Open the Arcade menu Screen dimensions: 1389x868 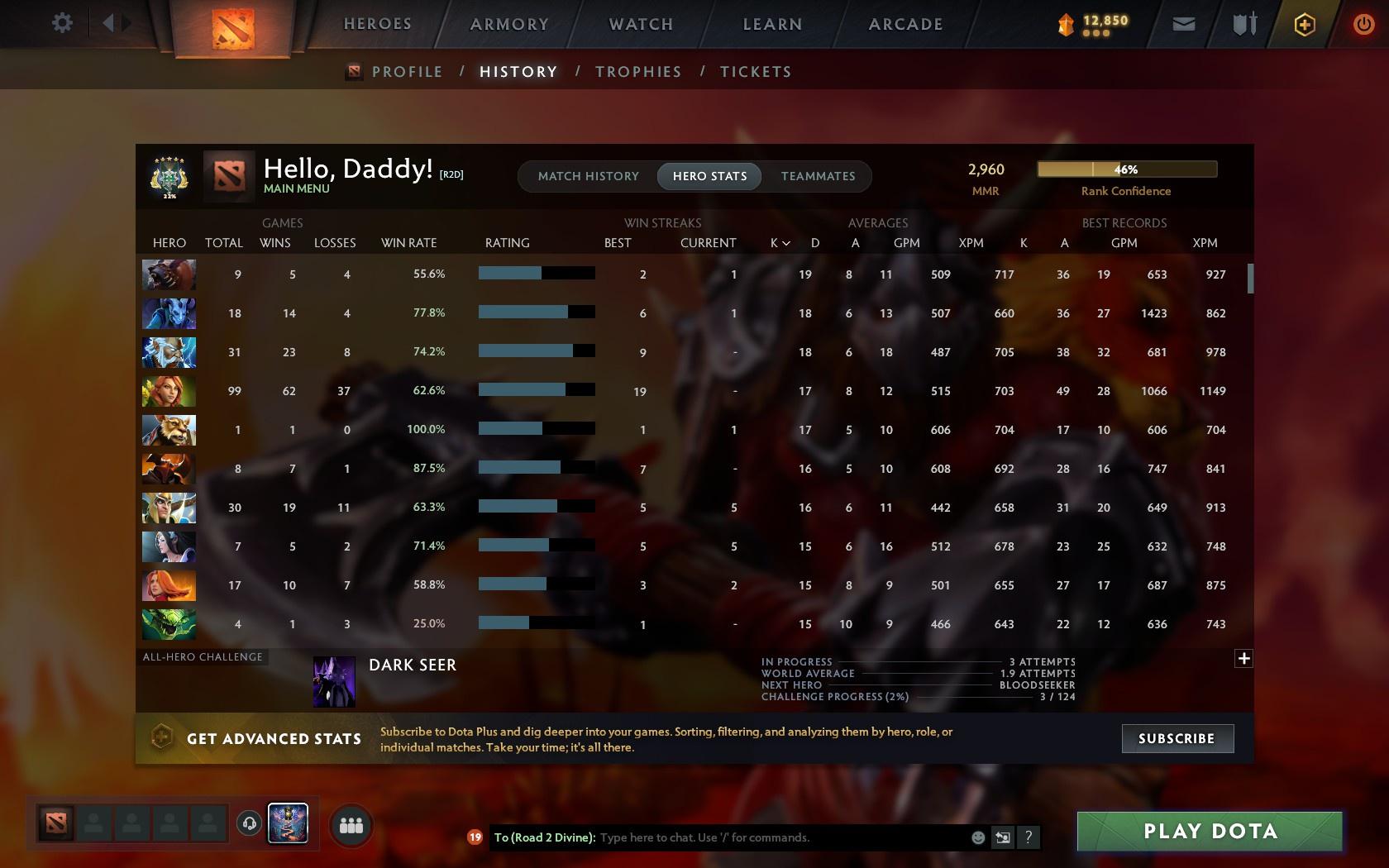pyautogui.click(x=904, y=24)
